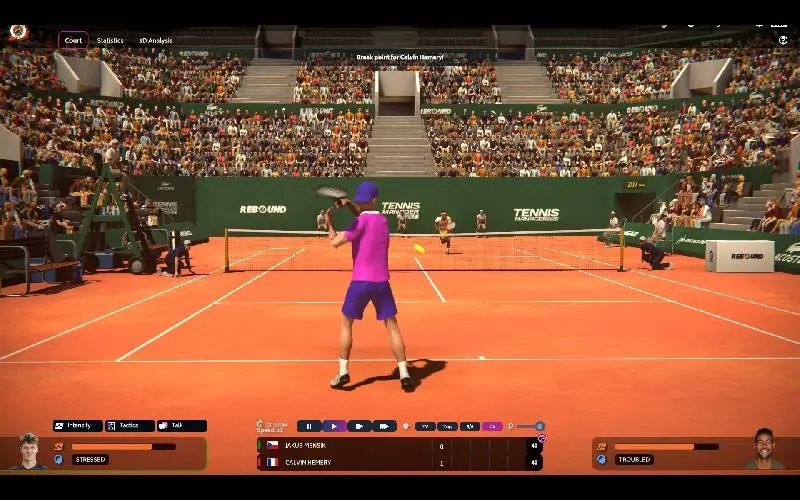This screenshot has width=800, height=500.
Task: Switch to the Court tab
Action: (73, 40)
